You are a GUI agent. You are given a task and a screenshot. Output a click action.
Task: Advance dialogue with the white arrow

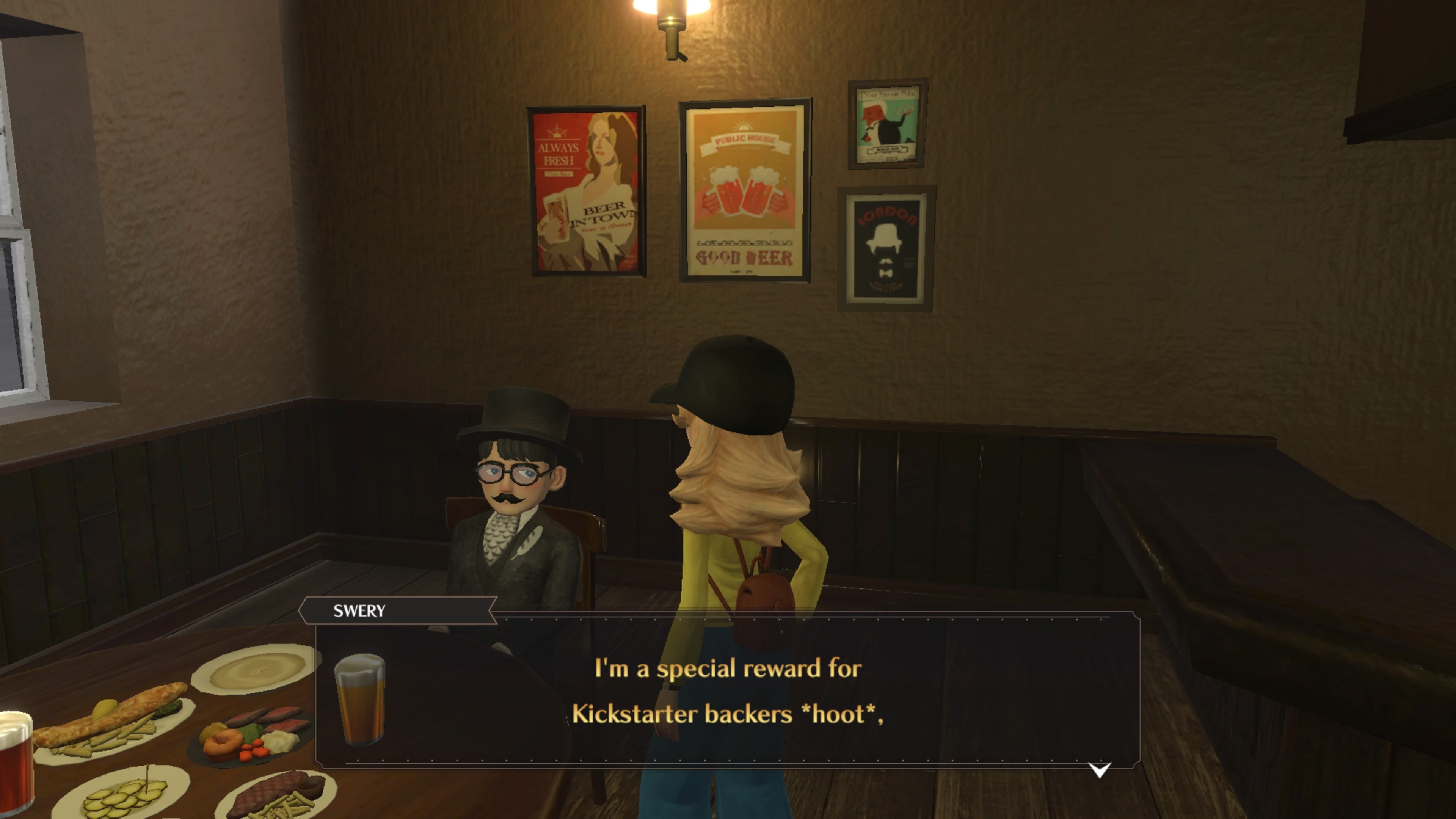pos(1099,770)
